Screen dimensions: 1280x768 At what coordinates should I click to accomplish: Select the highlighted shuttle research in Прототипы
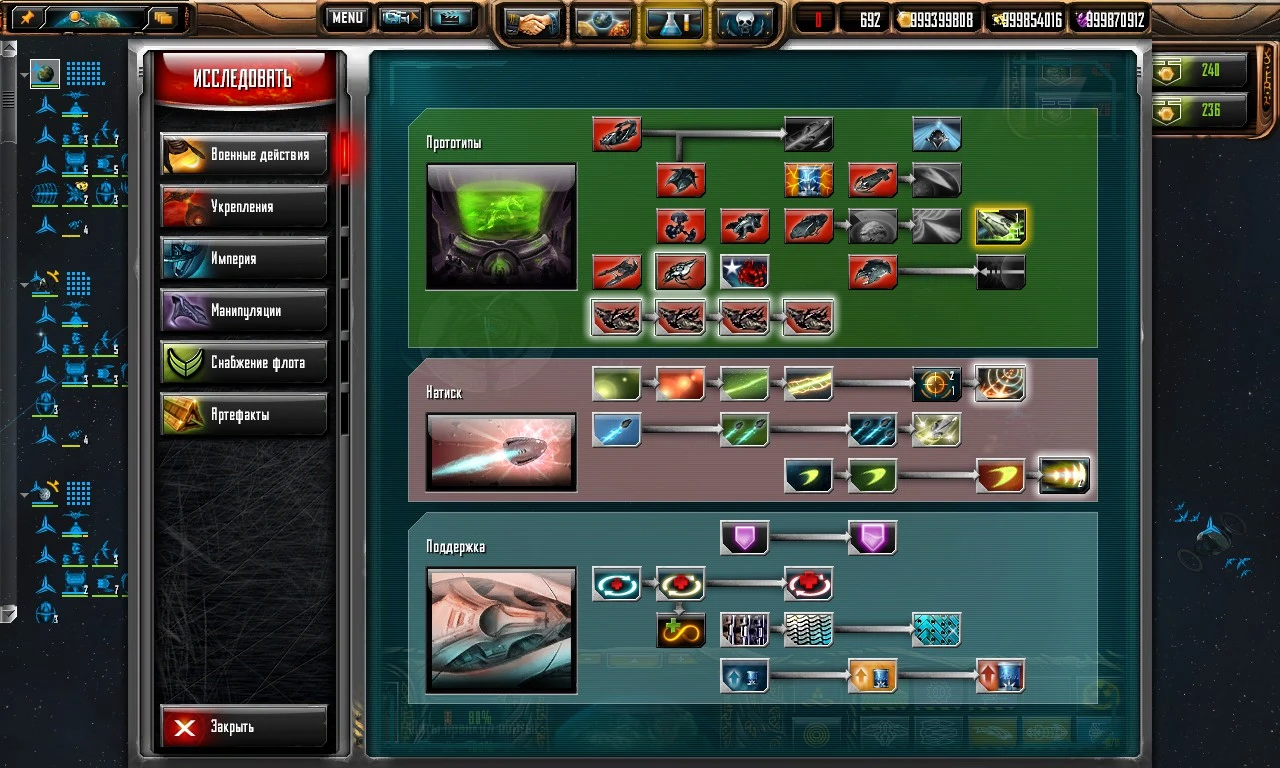(x=1001, y=226)
